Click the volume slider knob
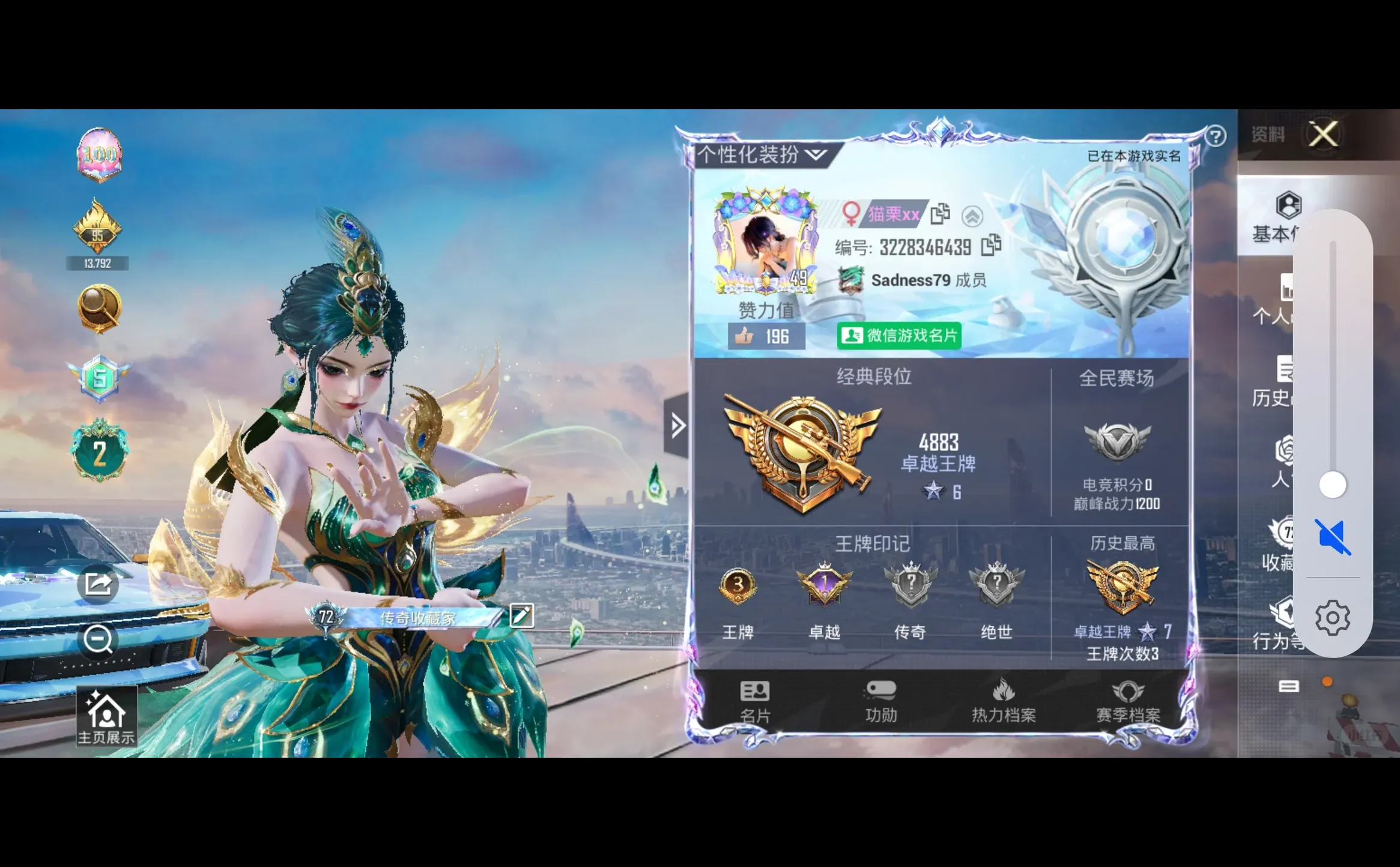The image size is (1400, 867). point(1333,485)
